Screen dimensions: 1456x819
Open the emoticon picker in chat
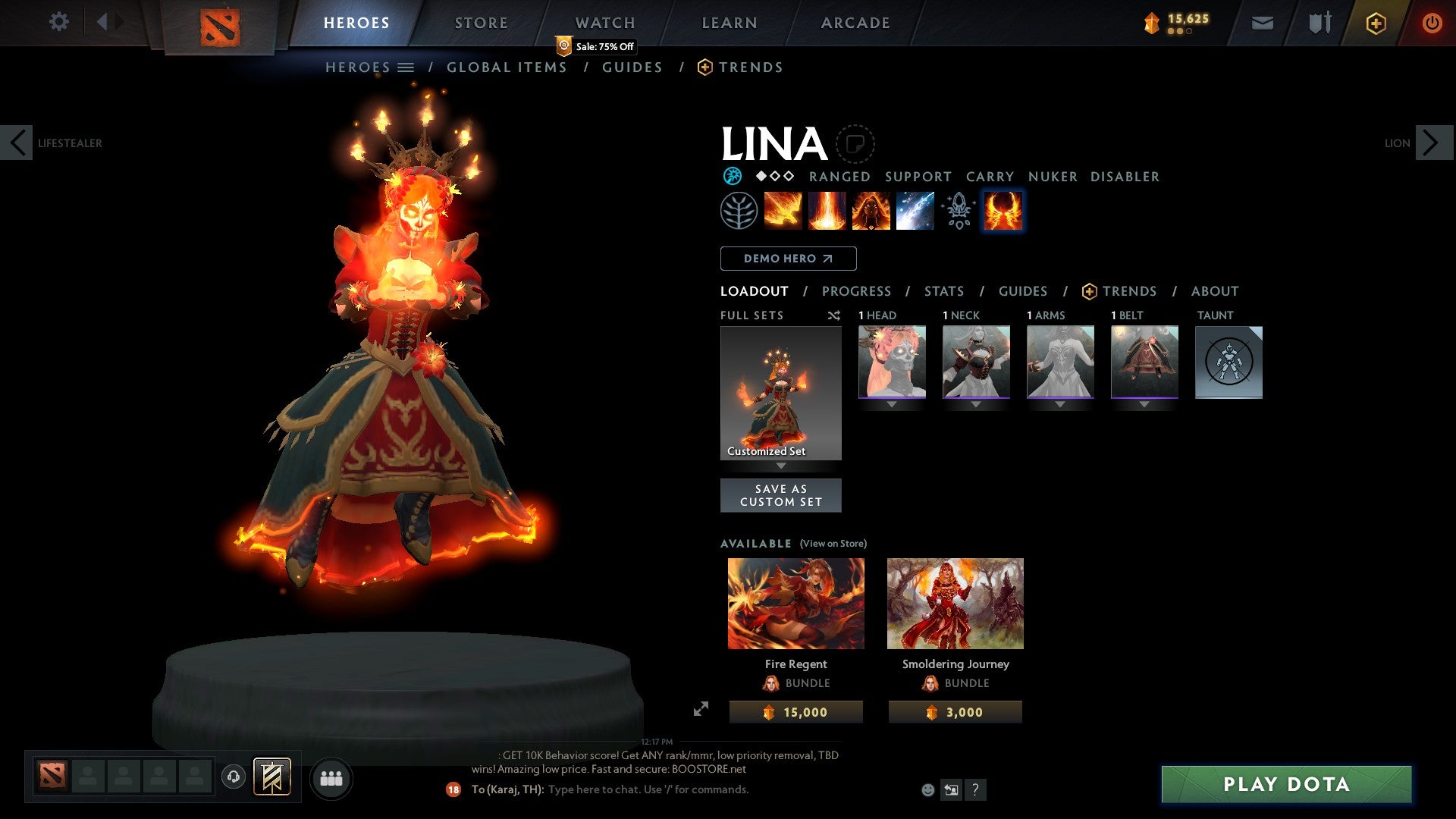[927, 789]
